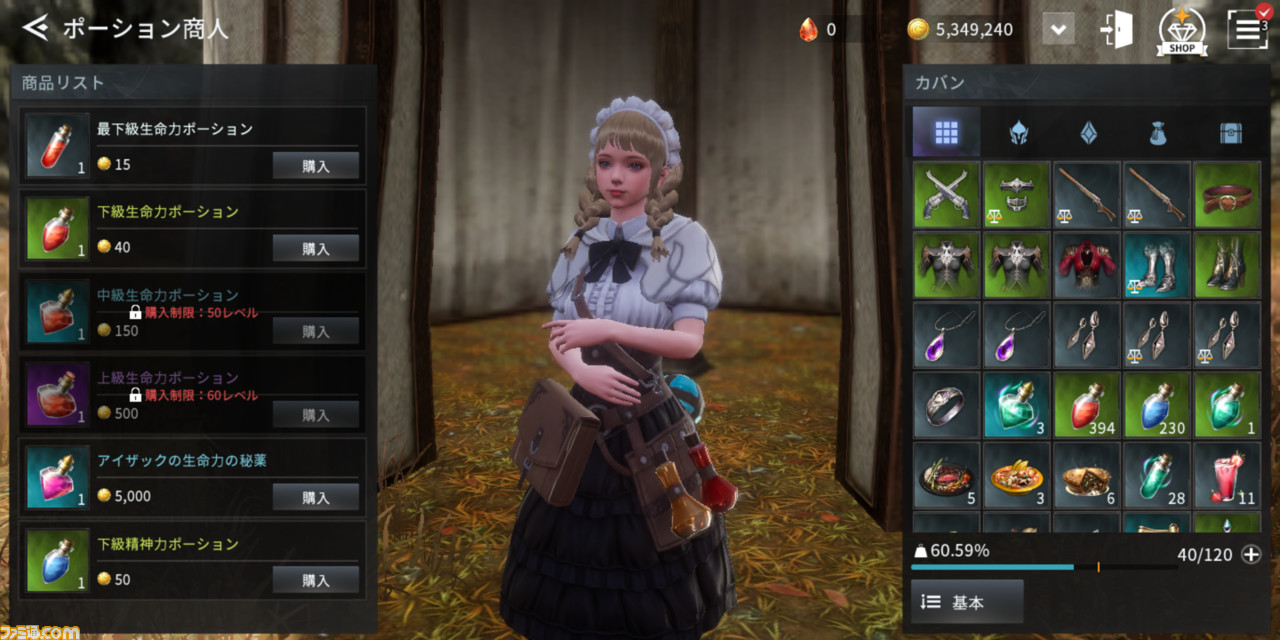Expand the currency dropdown arrow
Image resolution: width=1280 pixels, height=640 pixels.
(x=1058, y=29)
